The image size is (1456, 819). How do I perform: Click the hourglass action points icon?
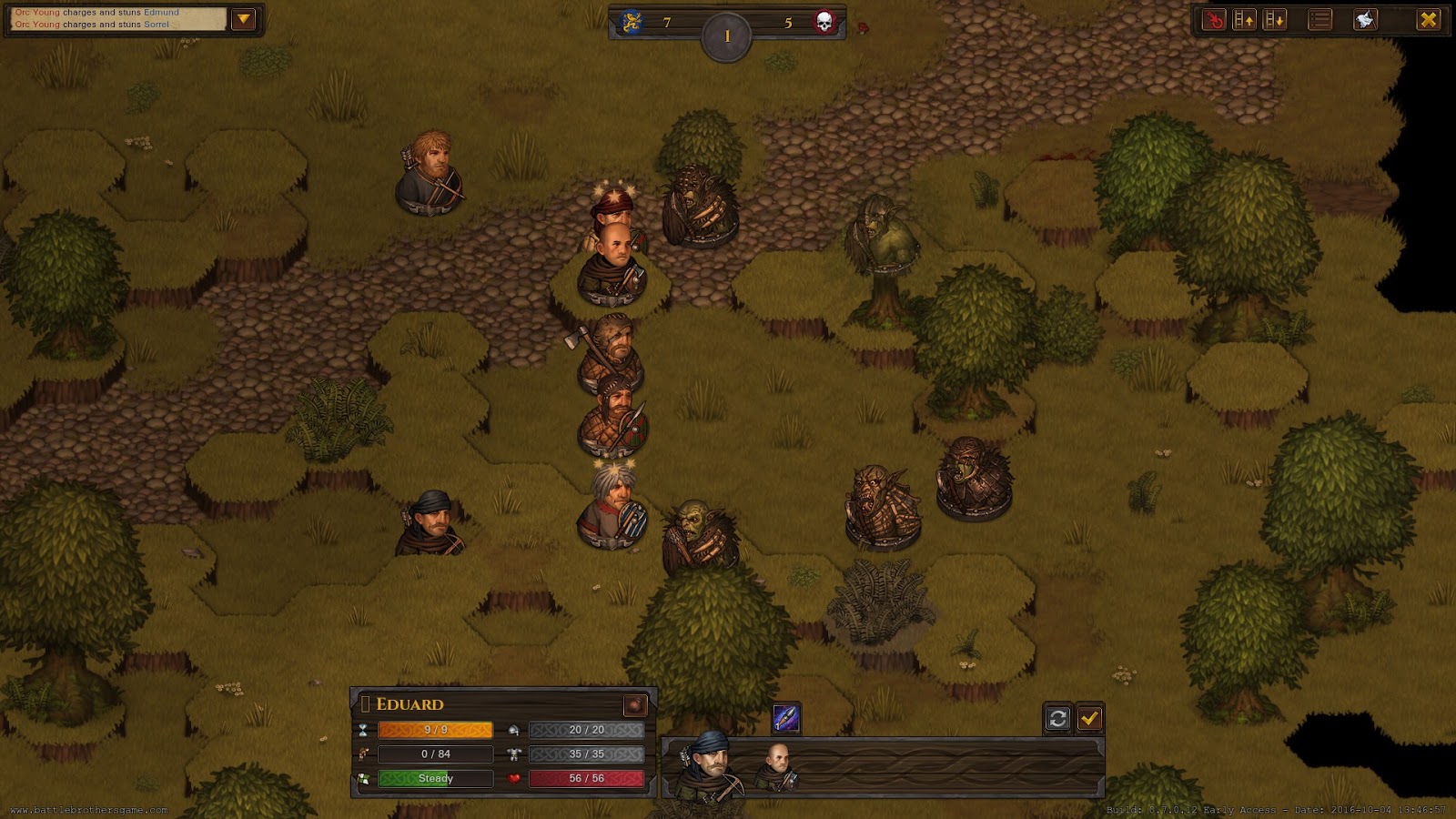363,730
